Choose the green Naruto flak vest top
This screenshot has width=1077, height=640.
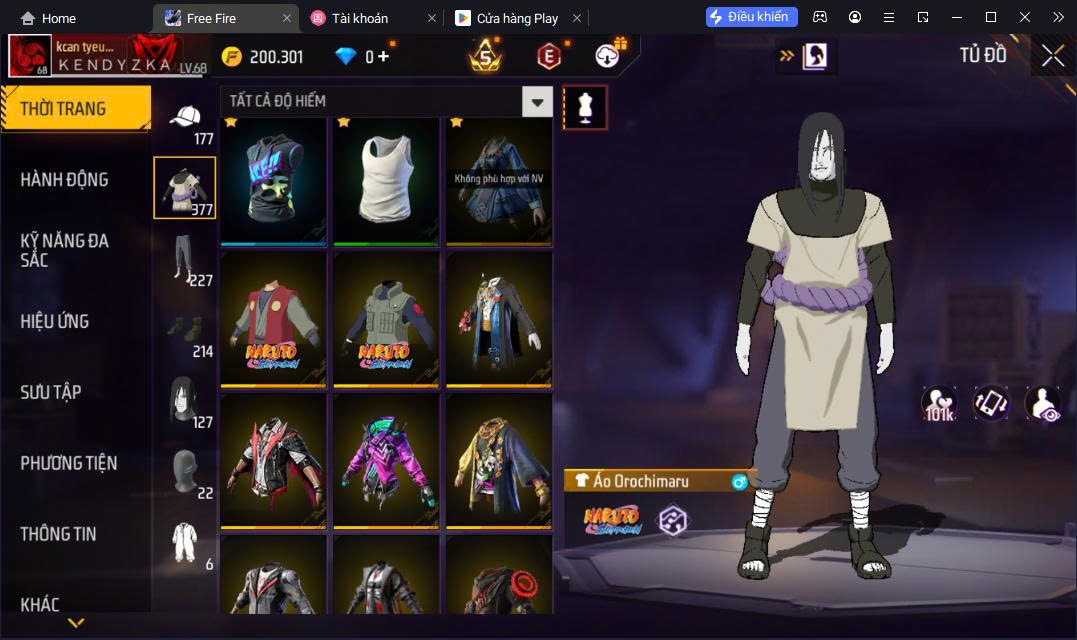coord(386,320)
